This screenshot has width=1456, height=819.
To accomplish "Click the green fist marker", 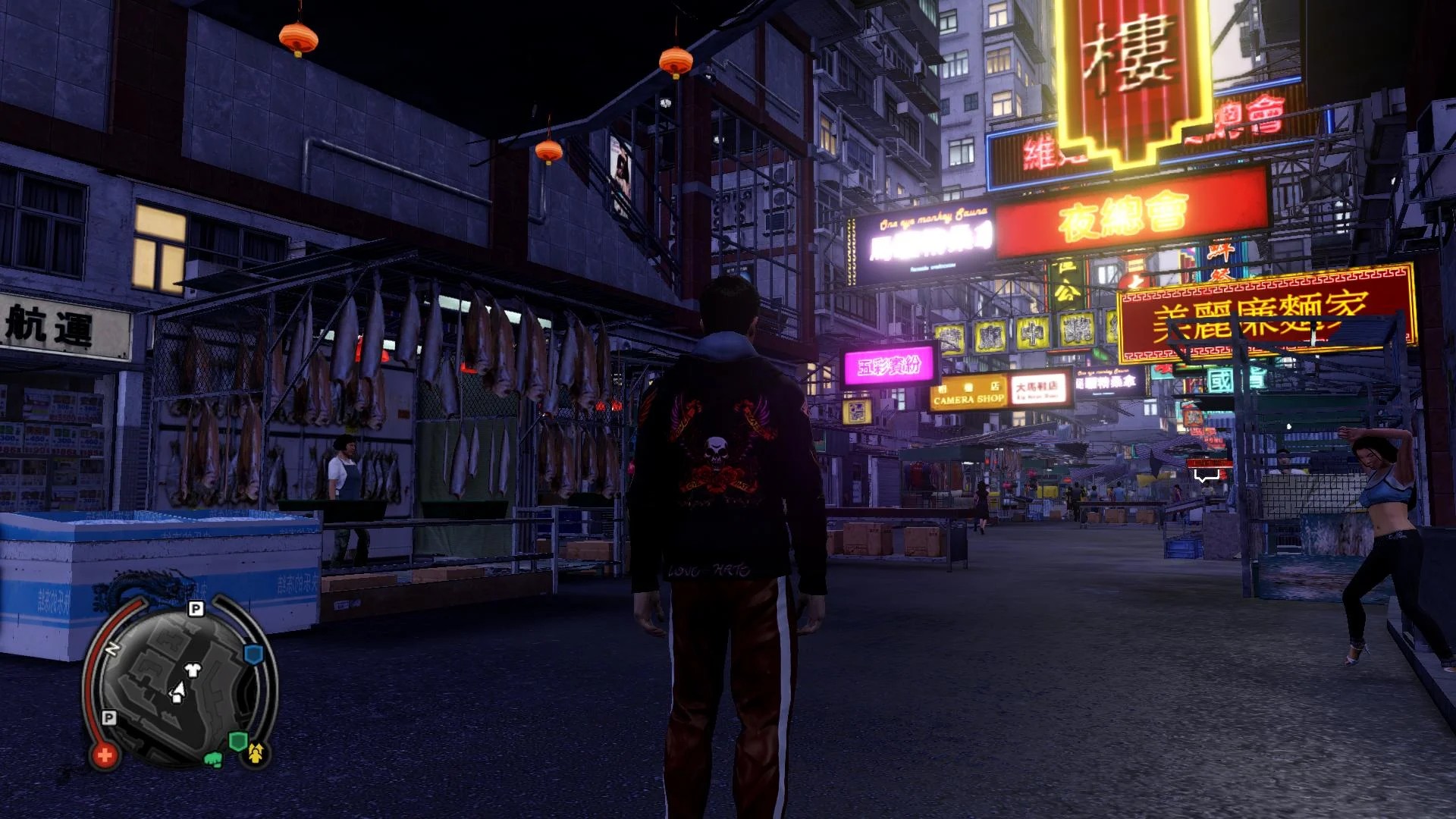I will [x=213, y=758].
